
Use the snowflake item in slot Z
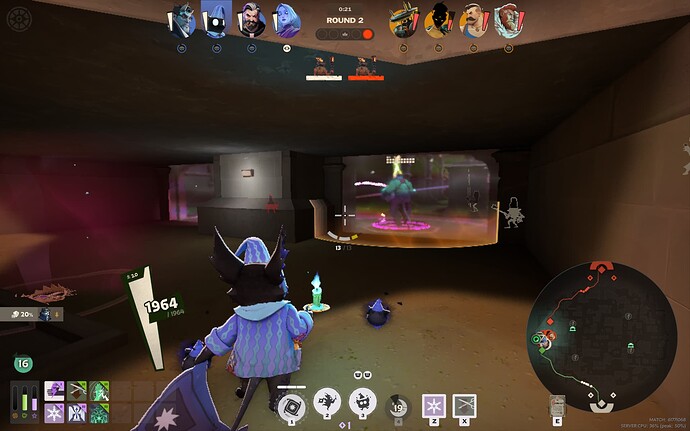(434, 404)
